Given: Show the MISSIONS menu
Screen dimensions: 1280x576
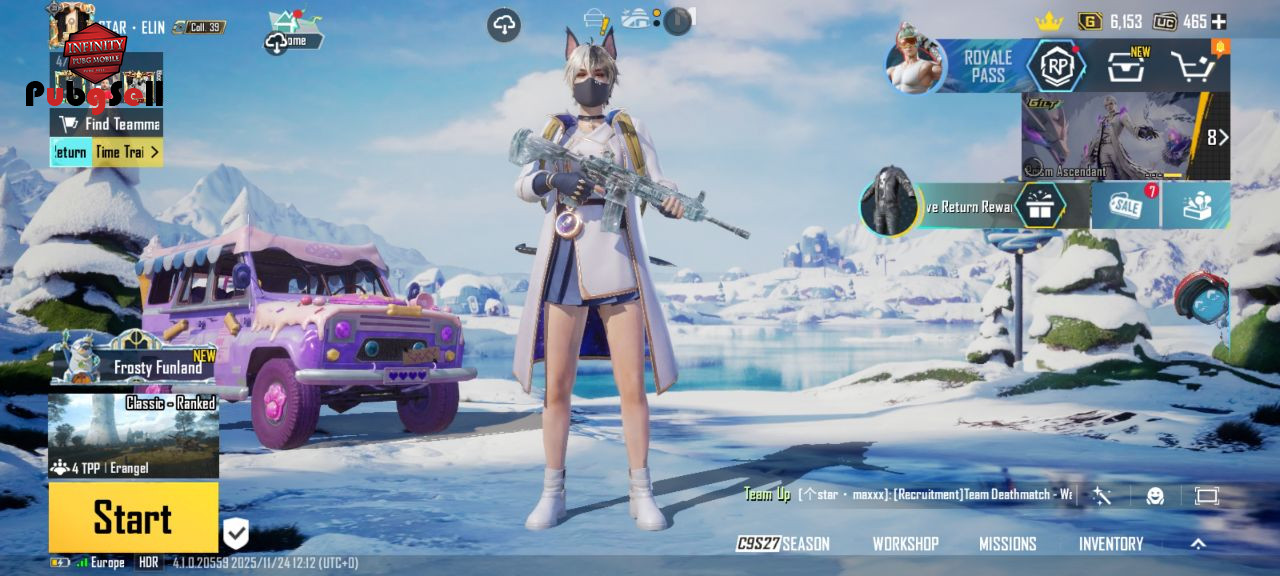Looking at the screenshot, I should coord(1007,544).
